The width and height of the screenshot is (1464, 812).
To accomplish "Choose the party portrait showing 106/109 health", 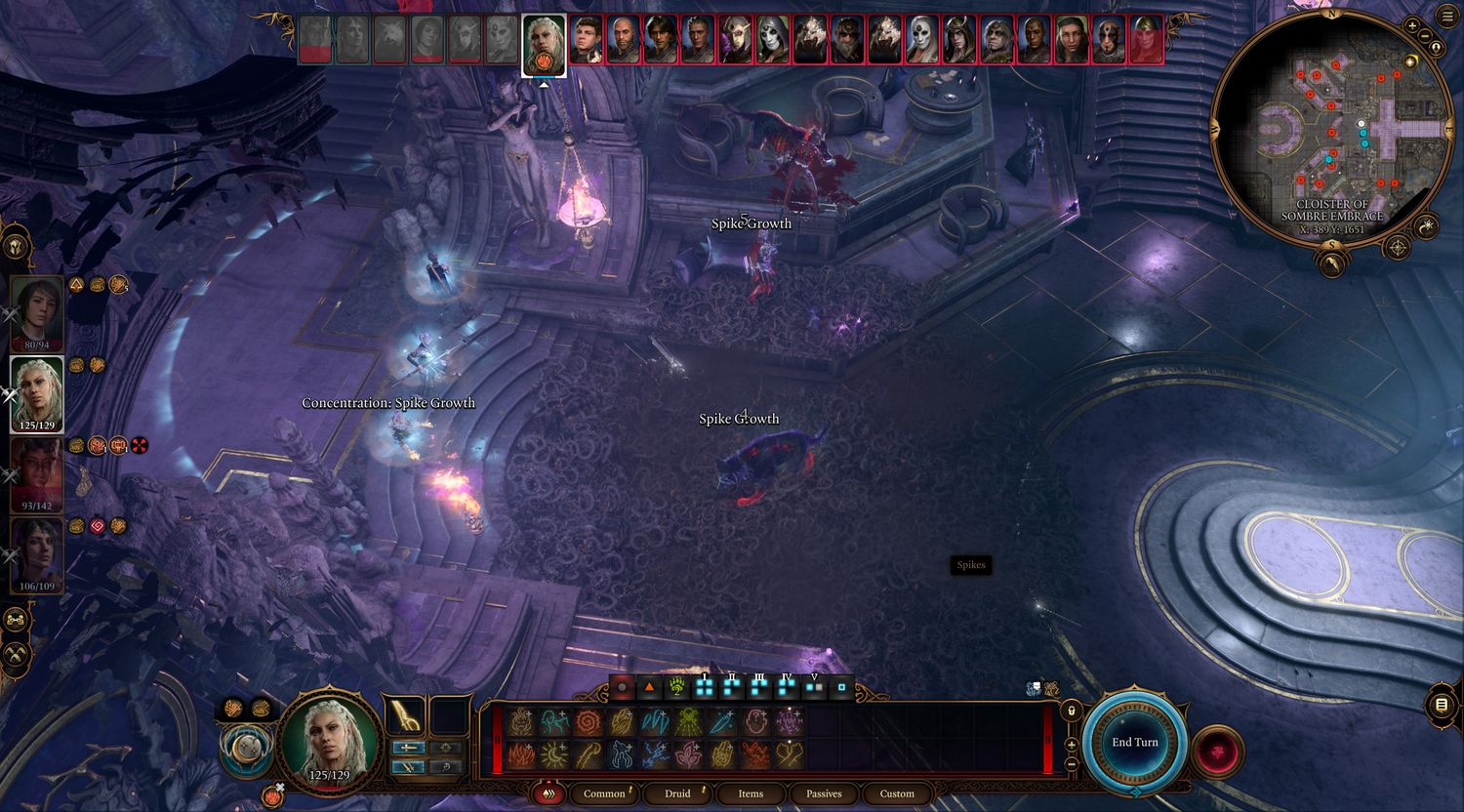I will coord(37,554).
